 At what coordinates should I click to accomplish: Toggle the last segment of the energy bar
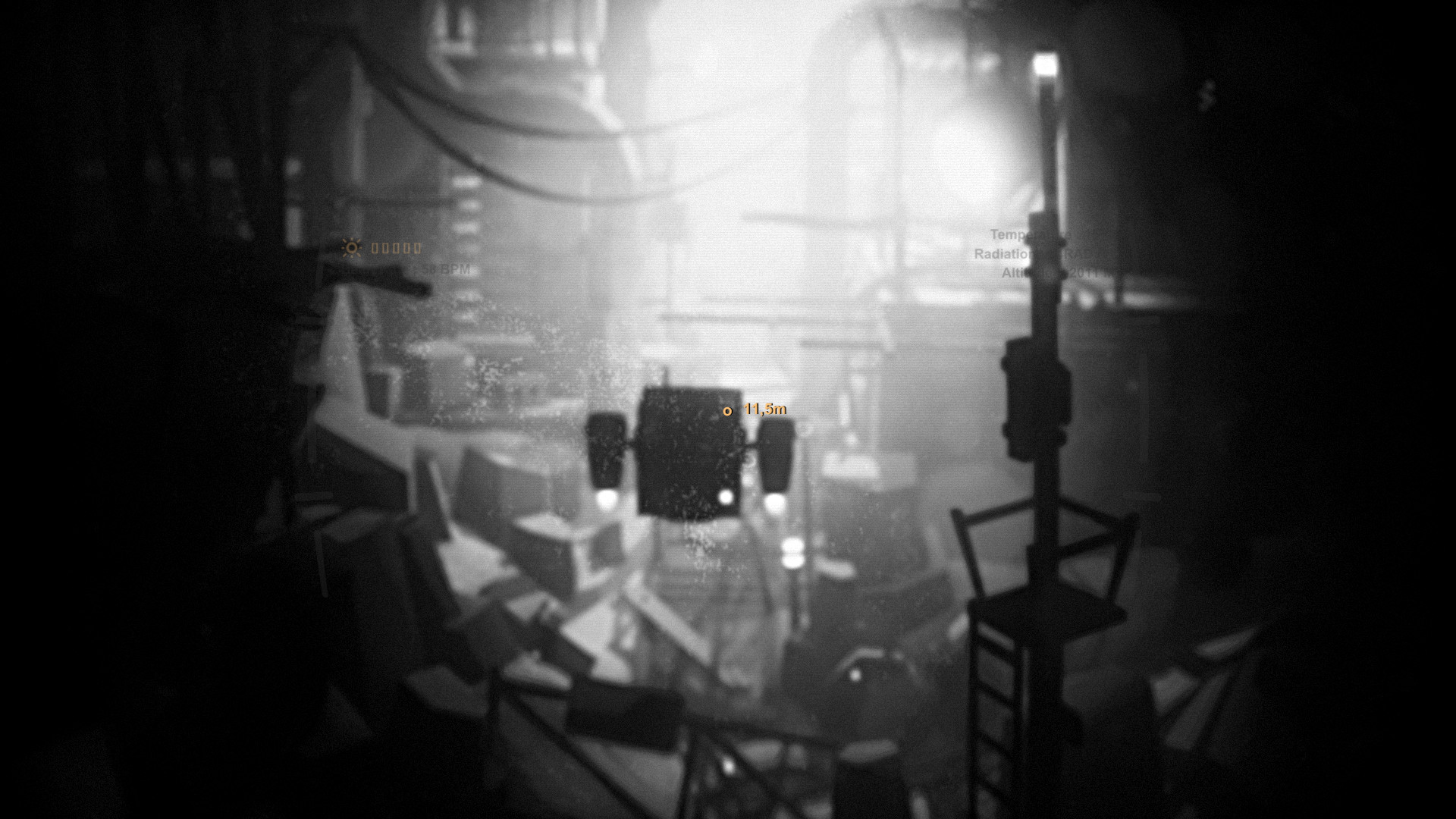[x=418, y=248]
